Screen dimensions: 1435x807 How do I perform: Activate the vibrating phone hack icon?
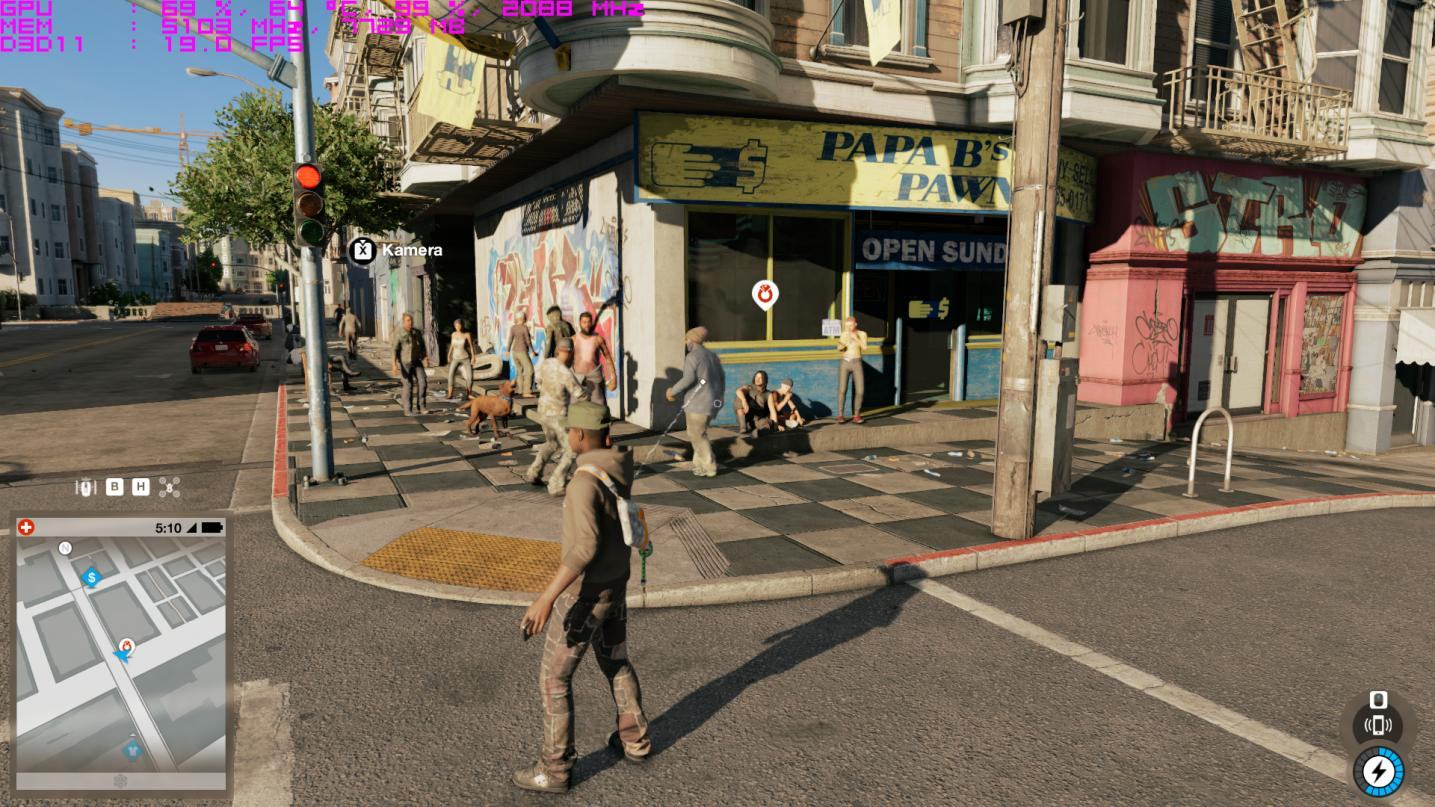(x=1378, y=725)
